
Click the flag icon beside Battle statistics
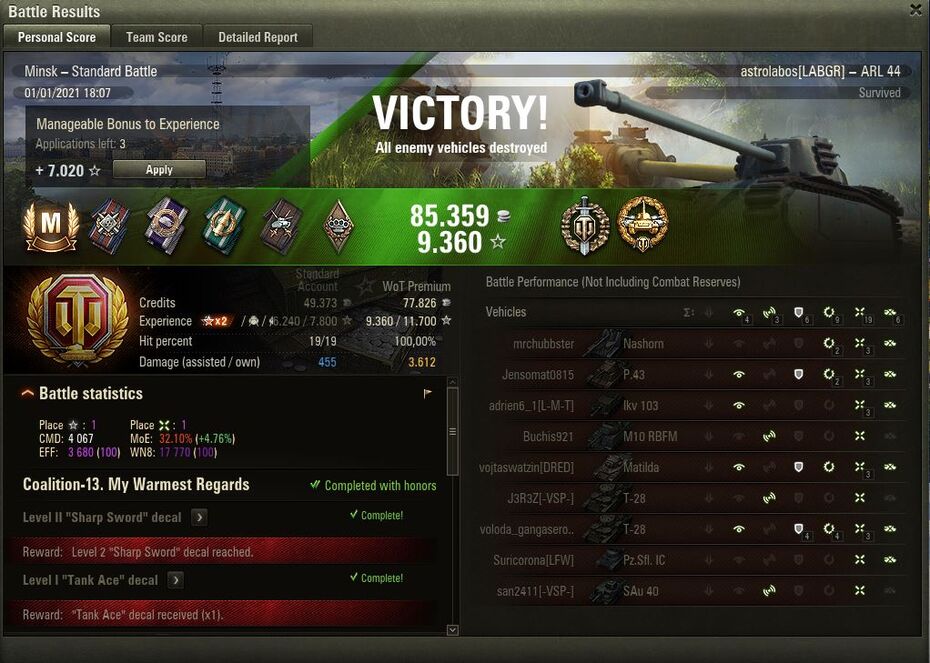pos(428,394)
